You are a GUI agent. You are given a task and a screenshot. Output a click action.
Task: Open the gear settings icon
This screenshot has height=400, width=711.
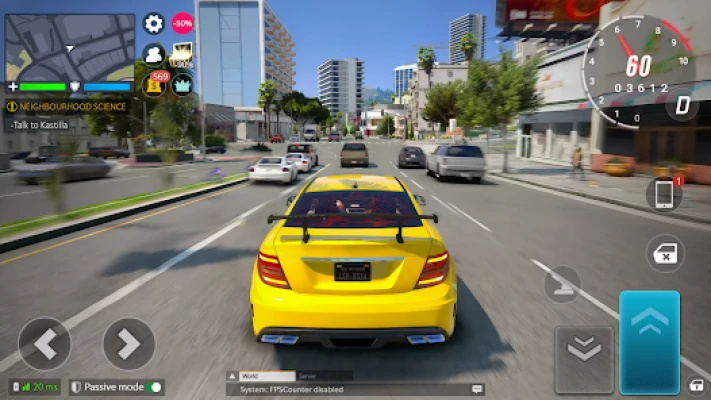tap(154, 24)
